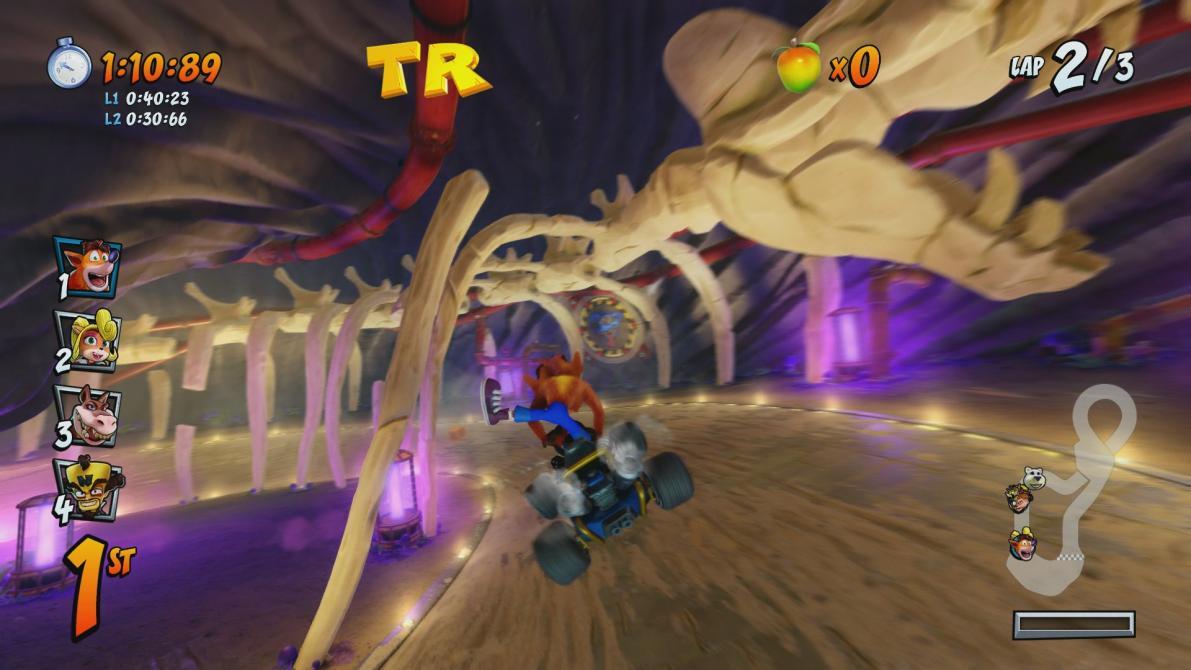The image size is (1191, 670).
Task: Click the stopwatch icon
Action: pyautogui.click(x=69, y=65)
